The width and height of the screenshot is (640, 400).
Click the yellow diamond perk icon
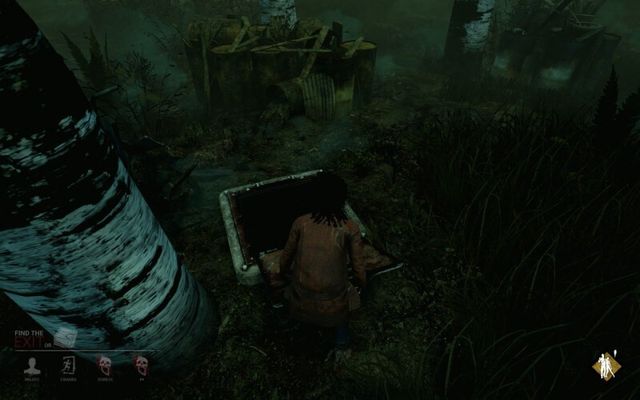click(x=605, y=367)
